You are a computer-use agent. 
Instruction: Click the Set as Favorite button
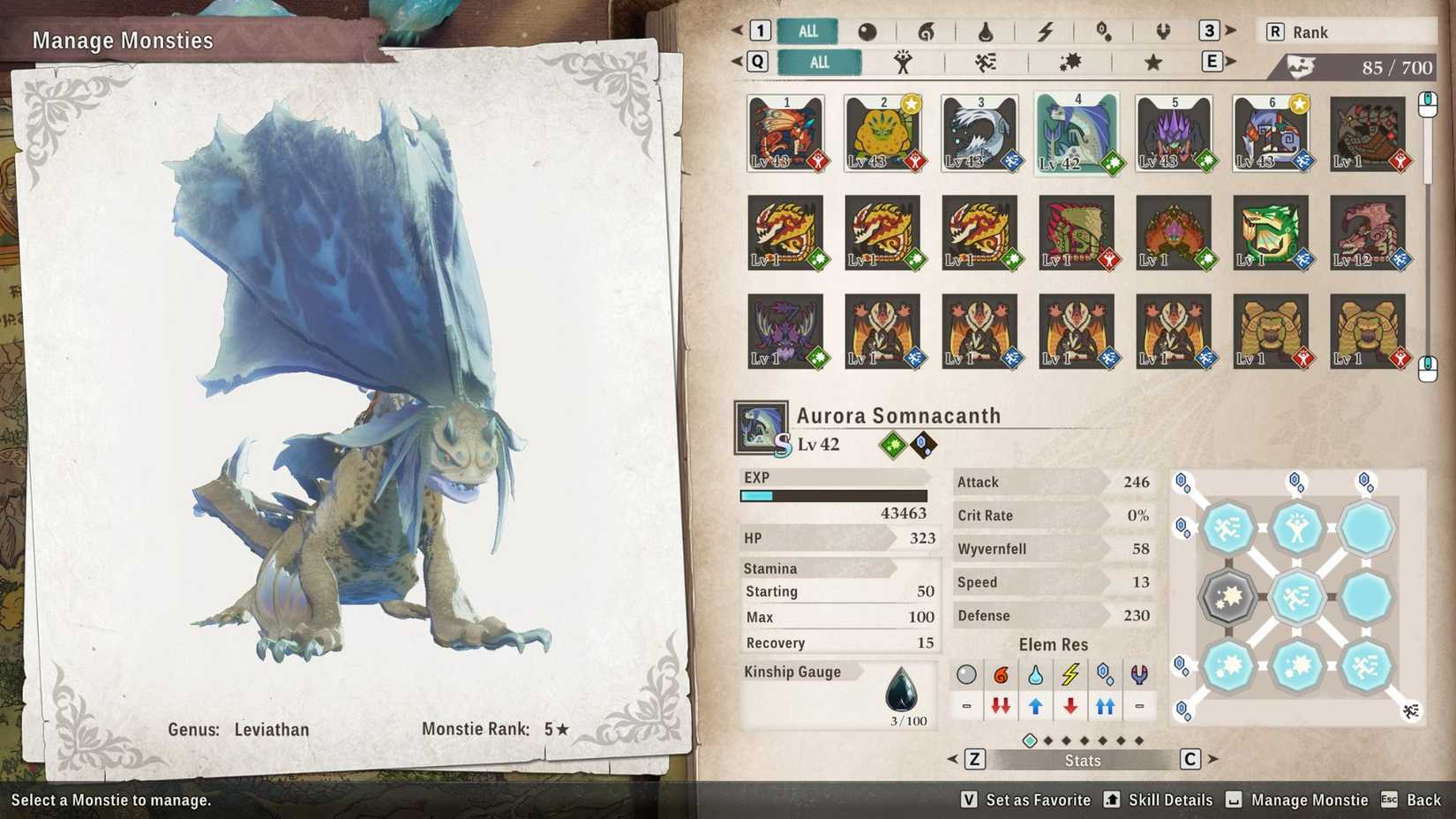click(x=1038, y=800)
